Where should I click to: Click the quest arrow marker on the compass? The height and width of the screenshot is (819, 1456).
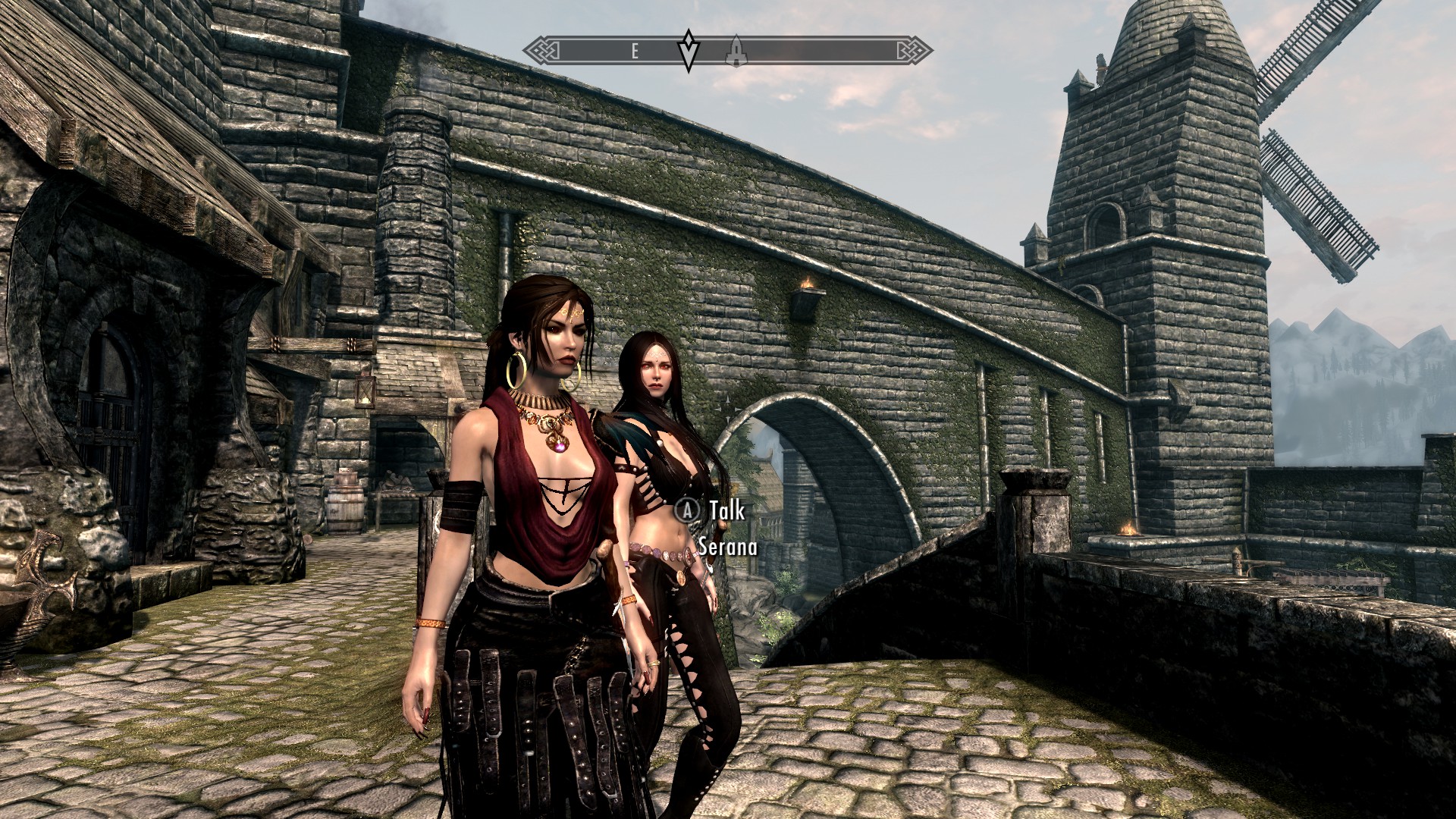click(688, 50)
